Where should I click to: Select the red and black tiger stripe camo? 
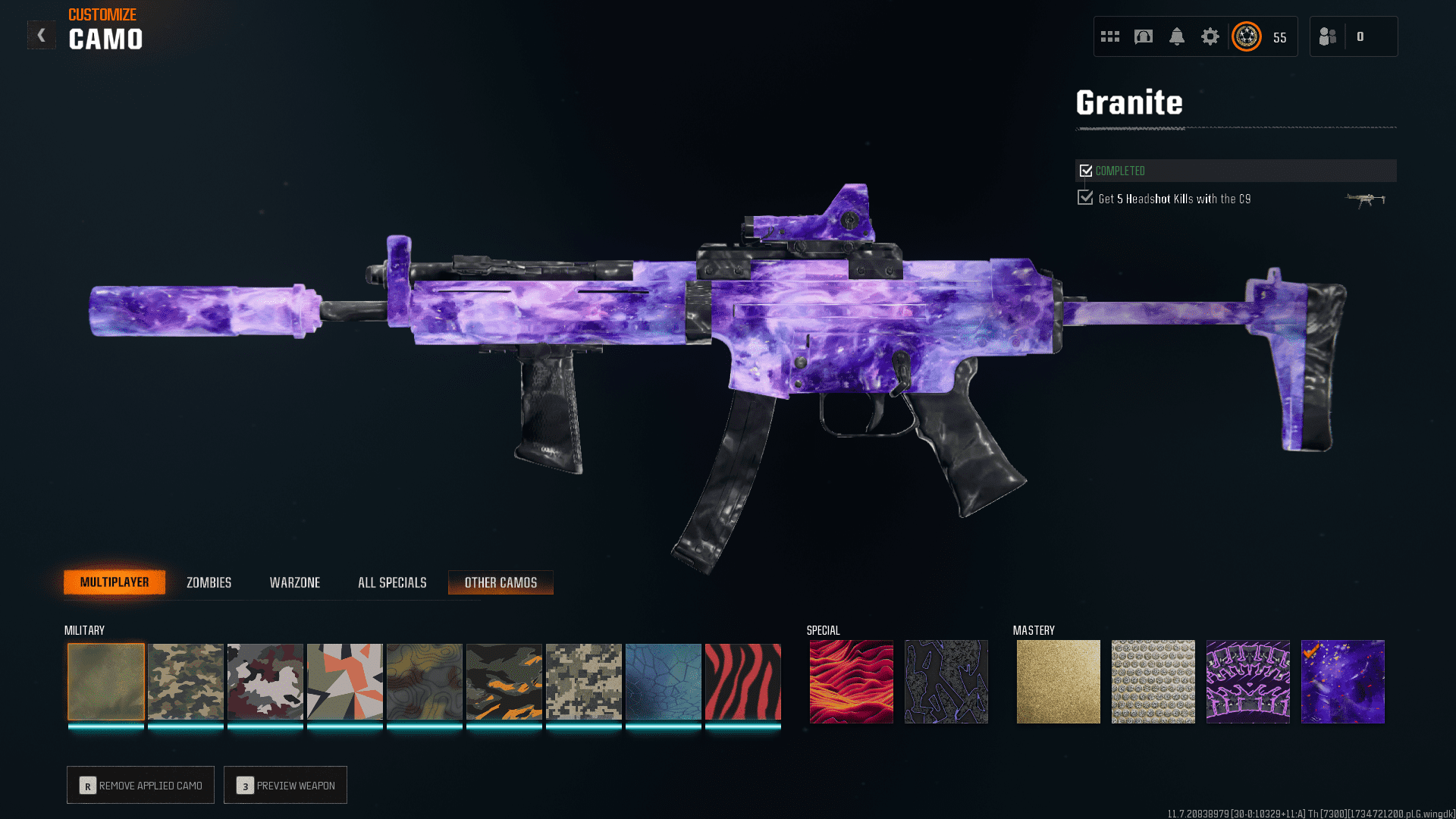(x=743, y=682)
